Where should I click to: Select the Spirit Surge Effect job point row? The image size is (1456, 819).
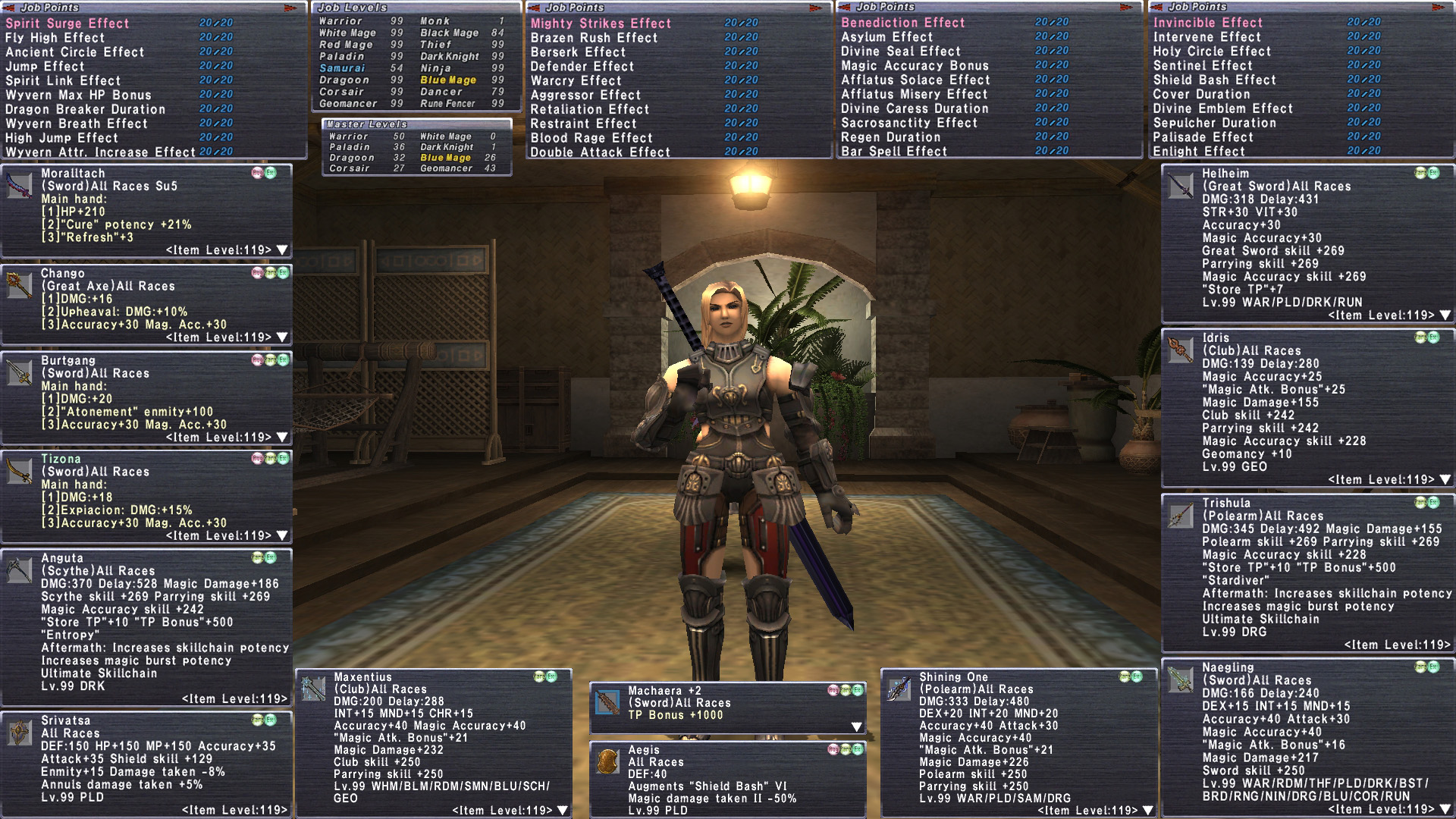click(68, 24)
